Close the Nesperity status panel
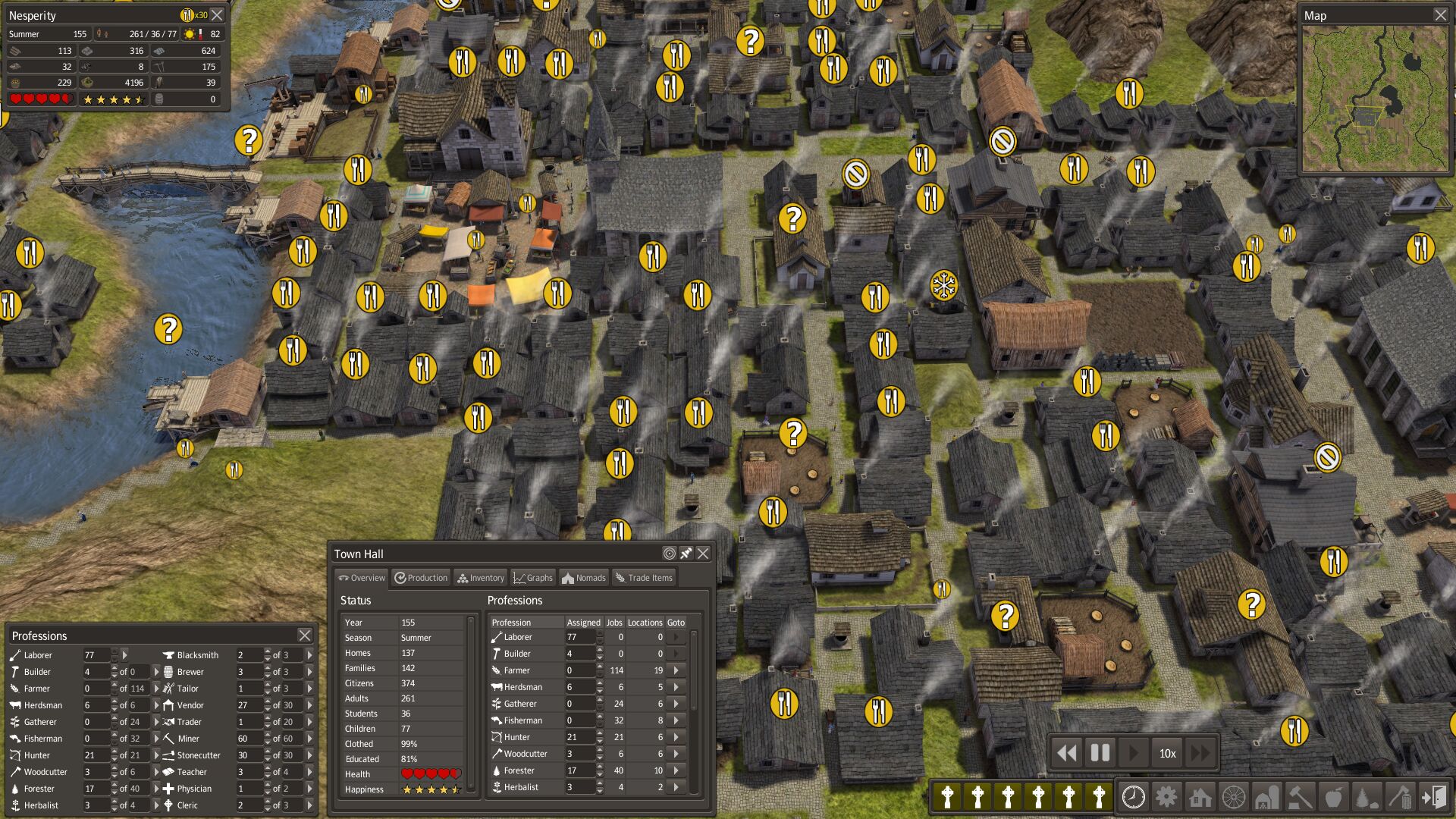The width and height of the screenshot is (1456, 819). coord(218,15)
